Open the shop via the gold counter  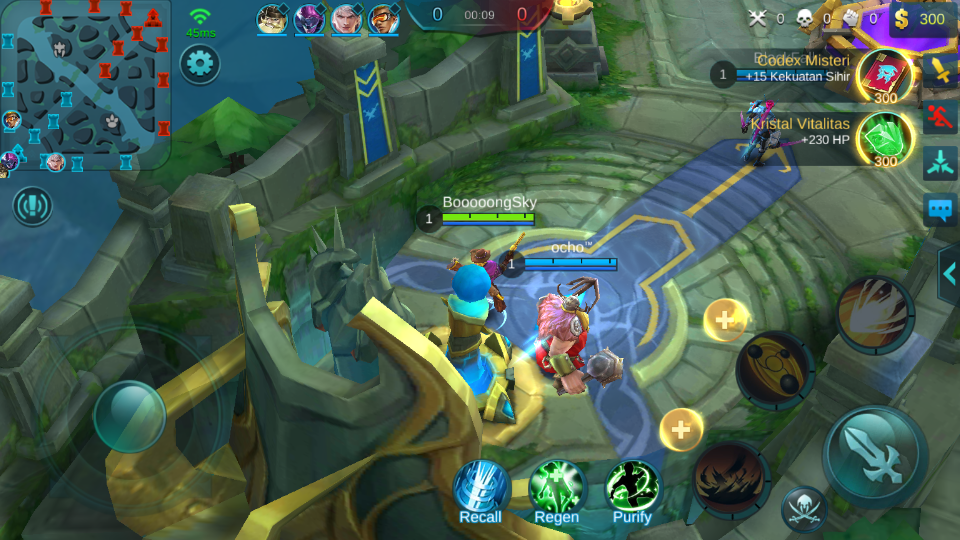pos(922,19)
